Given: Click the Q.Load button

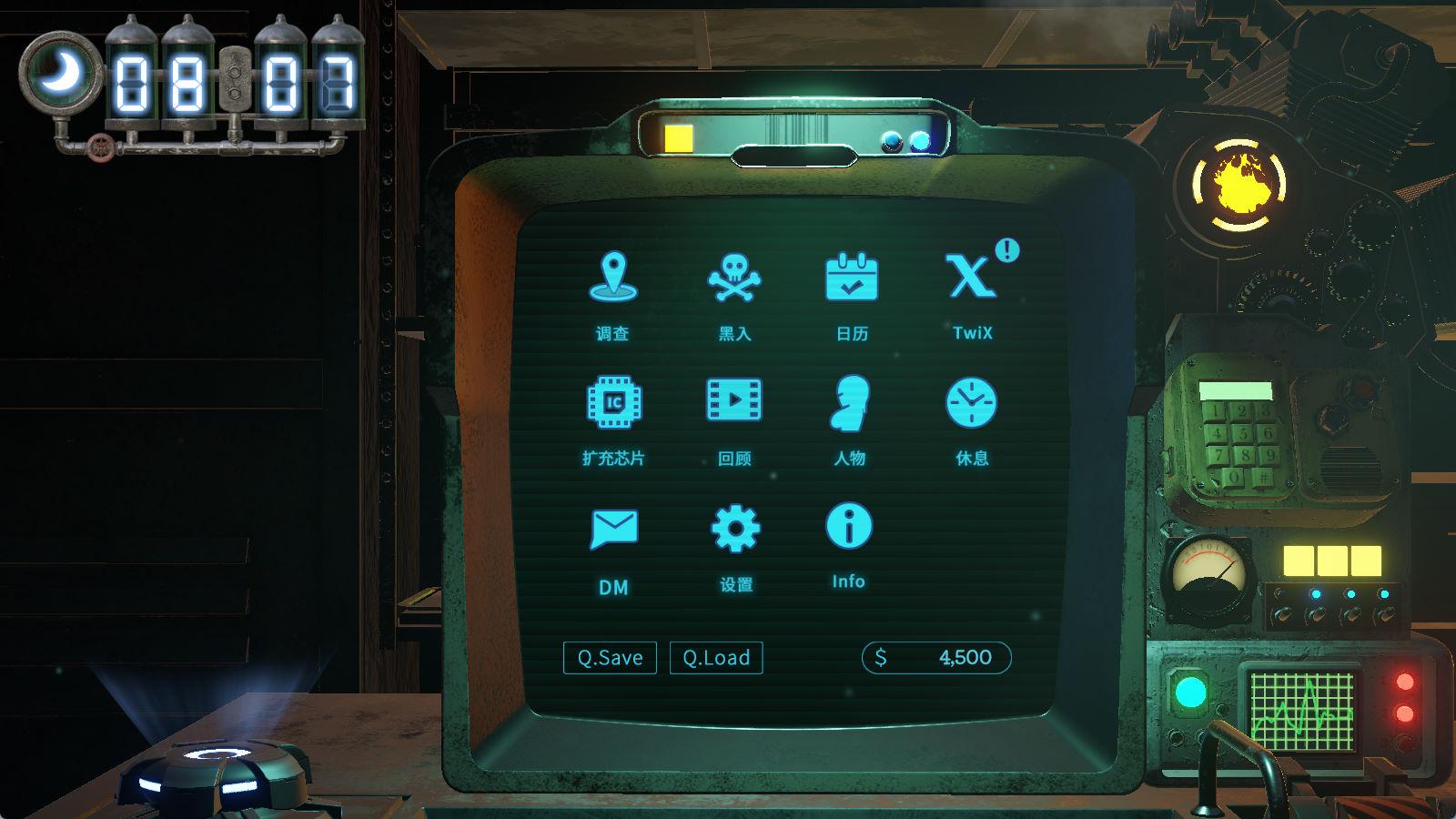Looking at the screenshot, I should click(716, 658).
